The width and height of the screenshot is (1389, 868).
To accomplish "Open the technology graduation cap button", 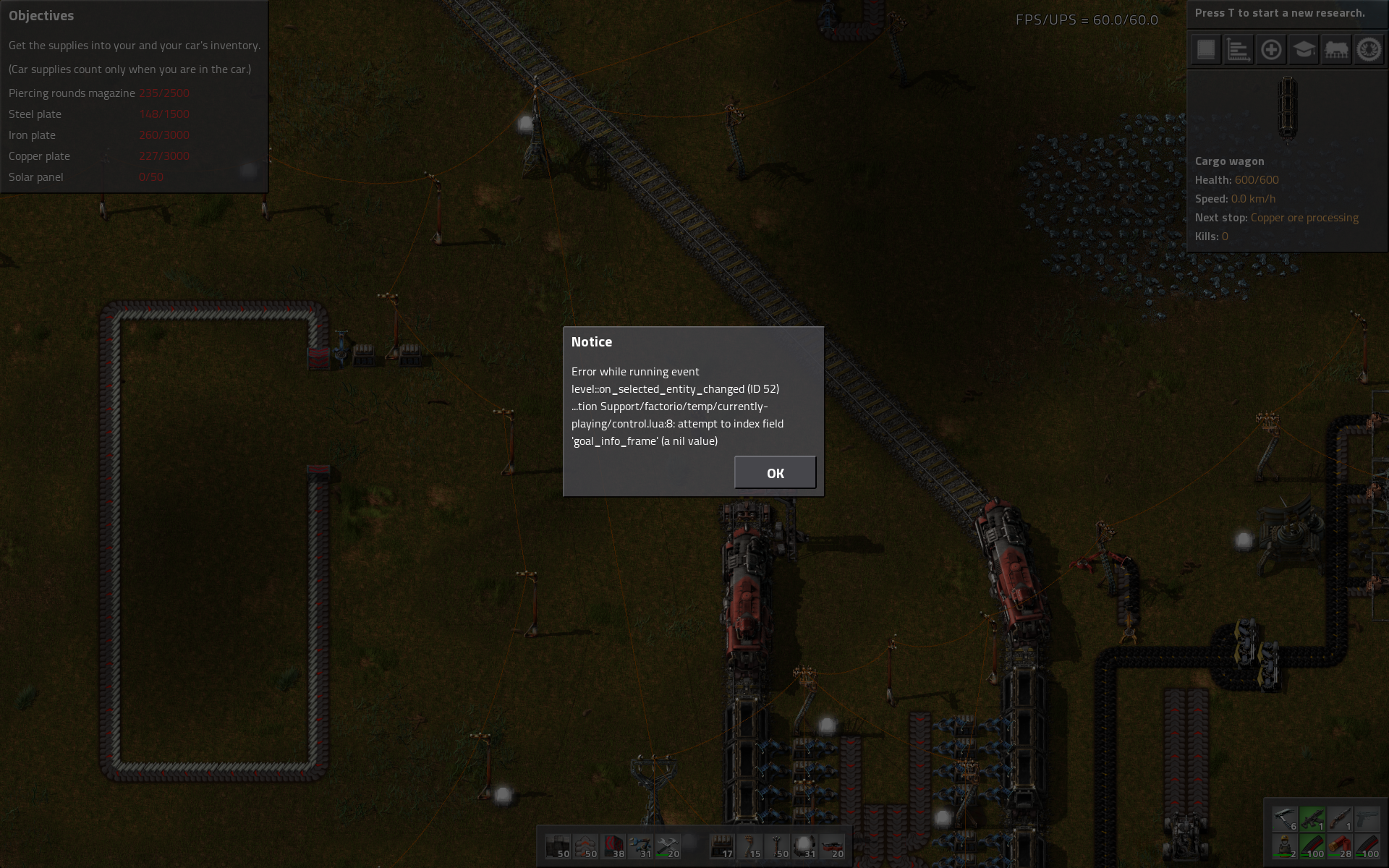I will tap(1304, 50).
